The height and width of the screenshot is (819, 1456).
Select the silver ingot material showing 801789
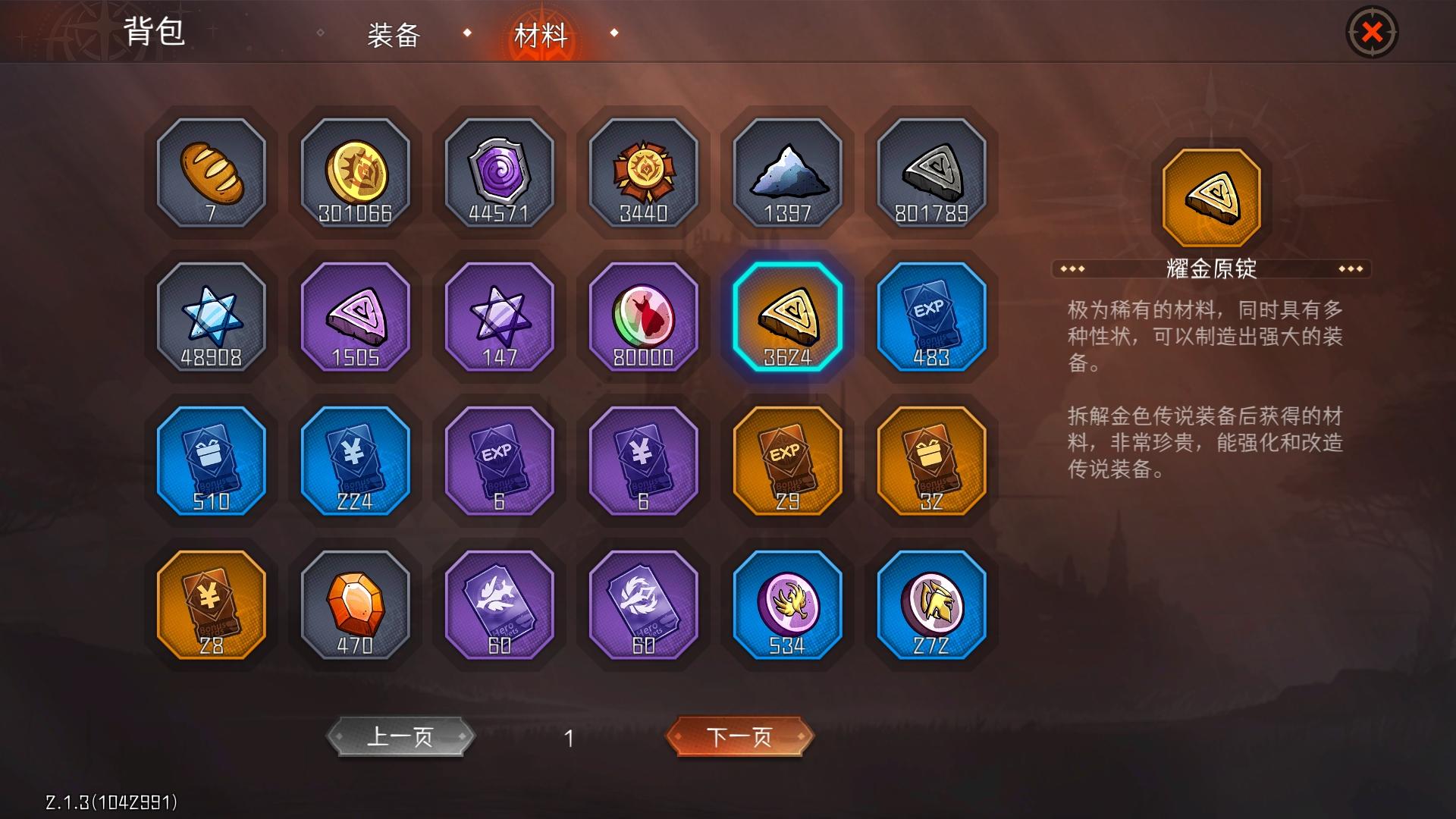(932, 174)
